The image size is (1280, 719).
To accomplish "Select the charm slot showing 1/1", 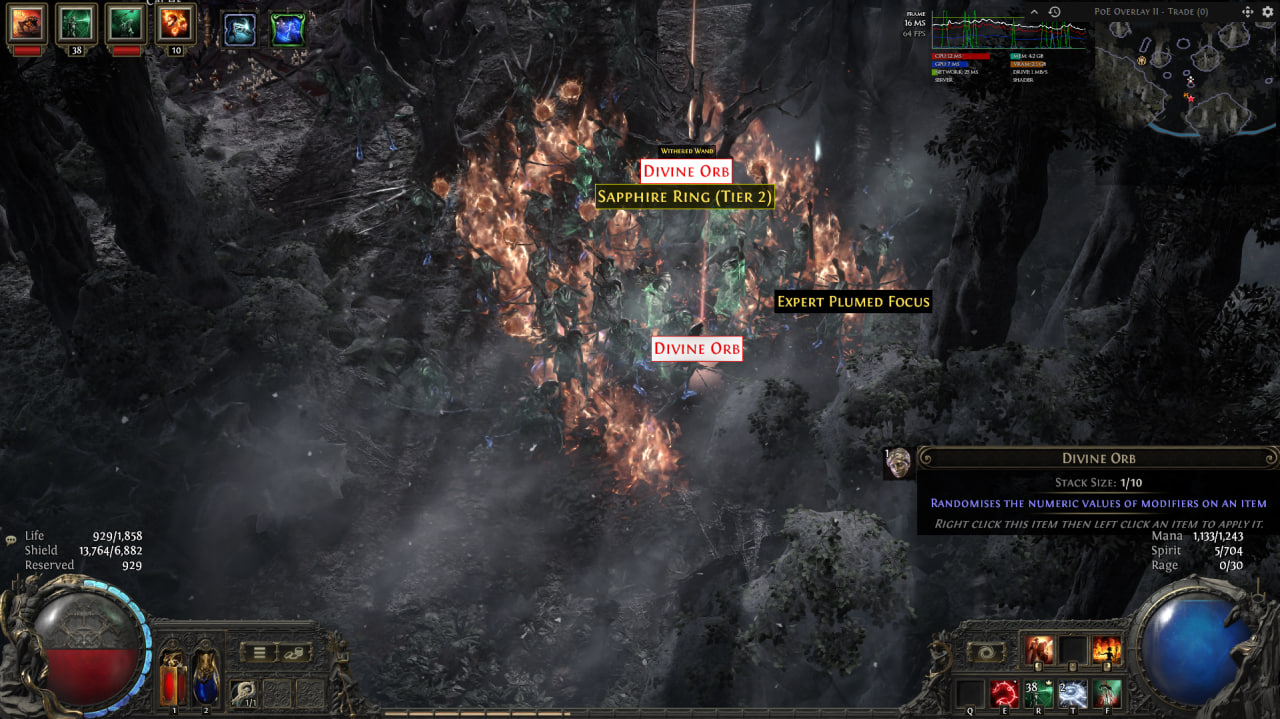I will 245,691.
